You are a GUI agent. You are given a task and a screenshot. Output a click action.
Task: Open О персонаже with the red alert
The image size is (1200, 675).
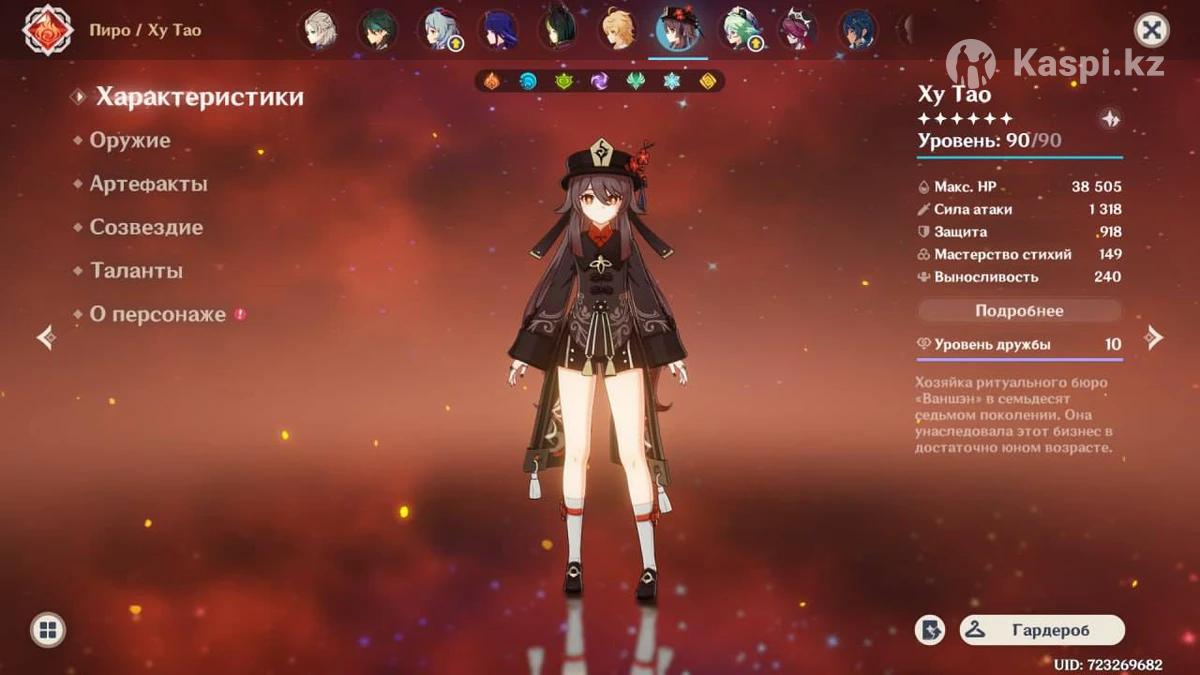coord(158,314)
